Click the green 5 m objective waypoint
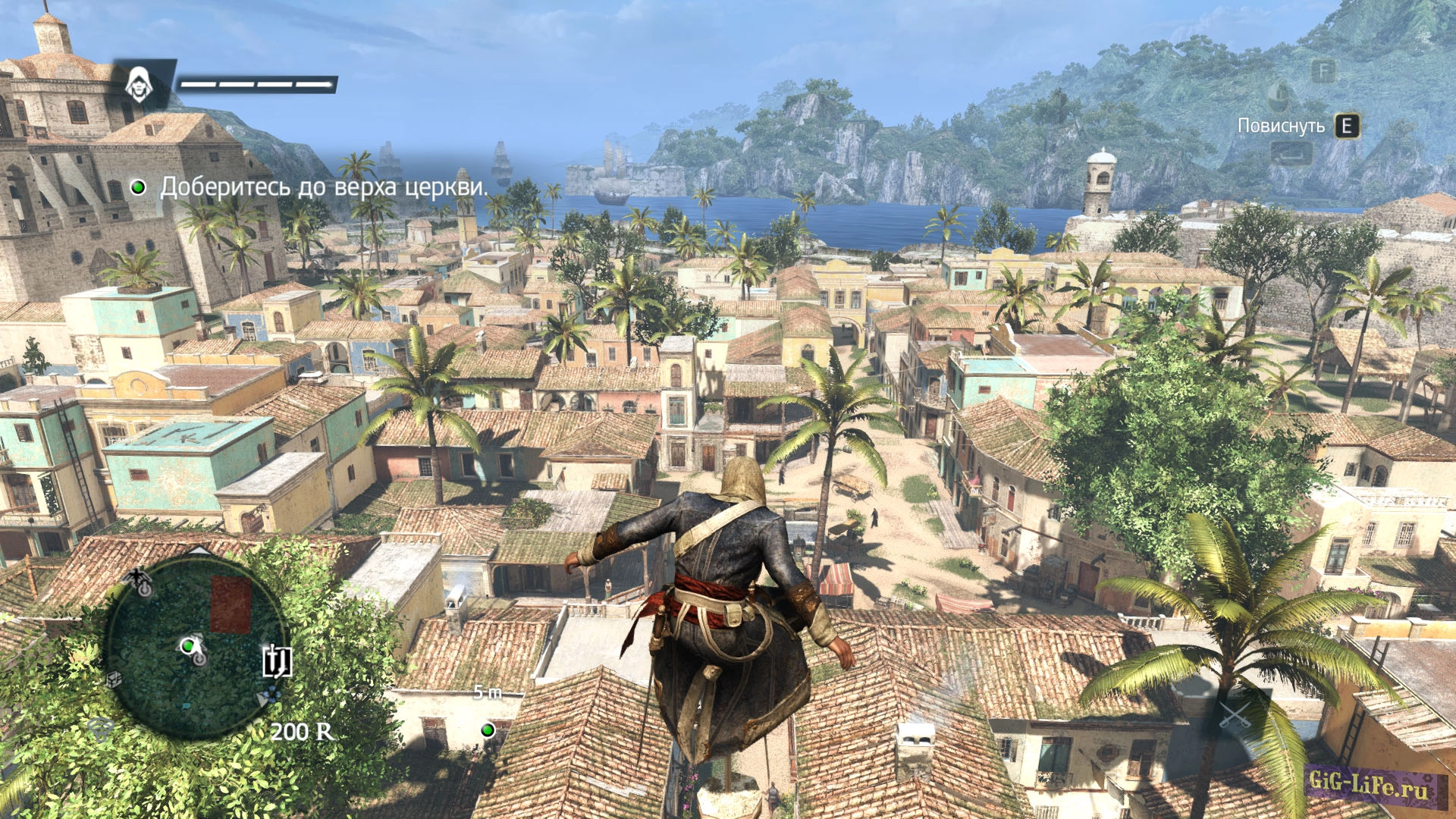The image size is (1456, 819). pos(488,730)
